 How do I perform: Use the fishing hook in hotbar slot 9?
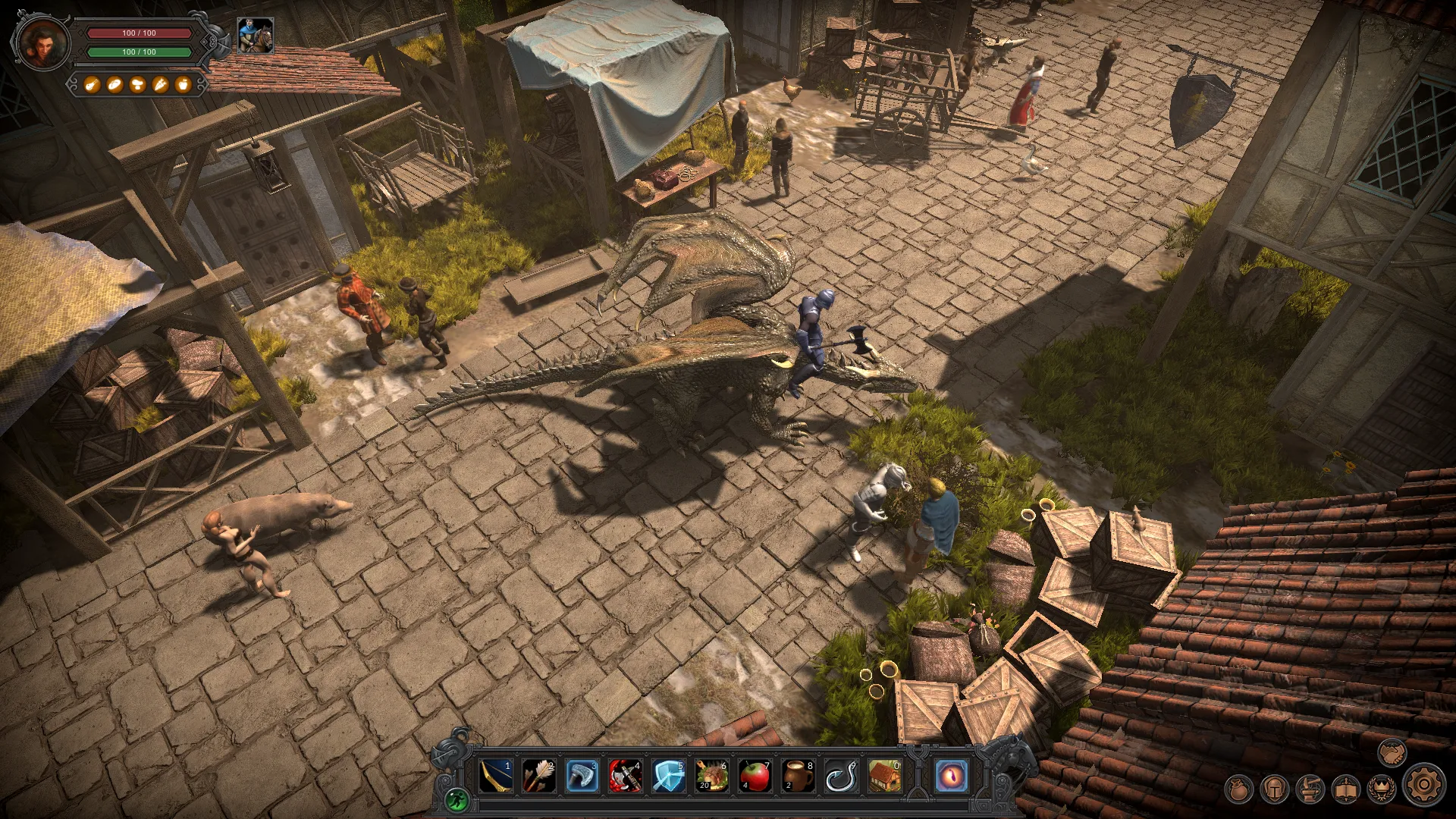pyautogui.click(x=840, y=776)
